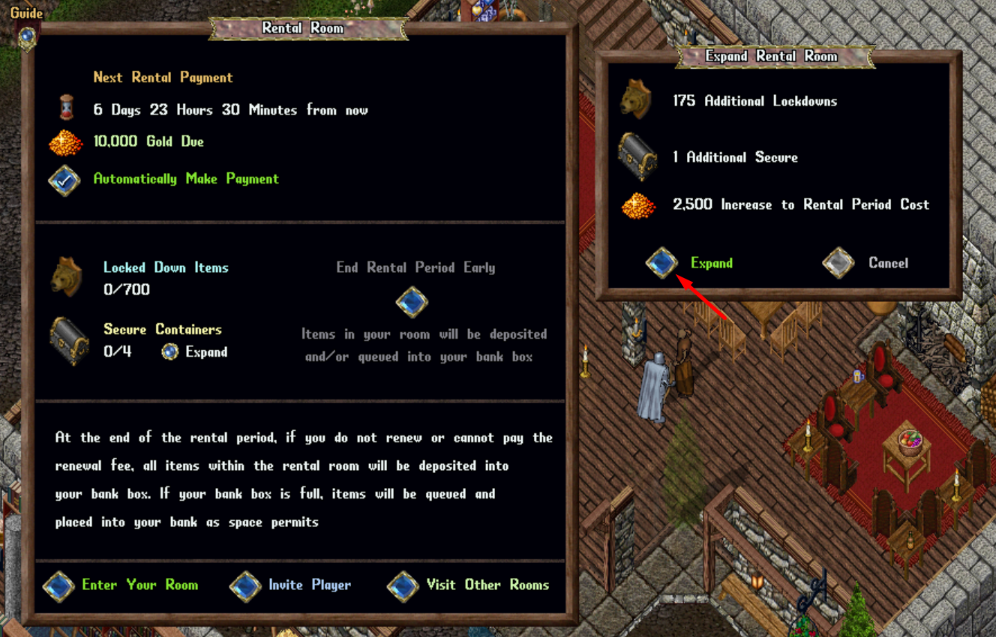This screenshot has width=996, height=637.
Task: Open Visit Other Rooms
Action: click(403, 586)
